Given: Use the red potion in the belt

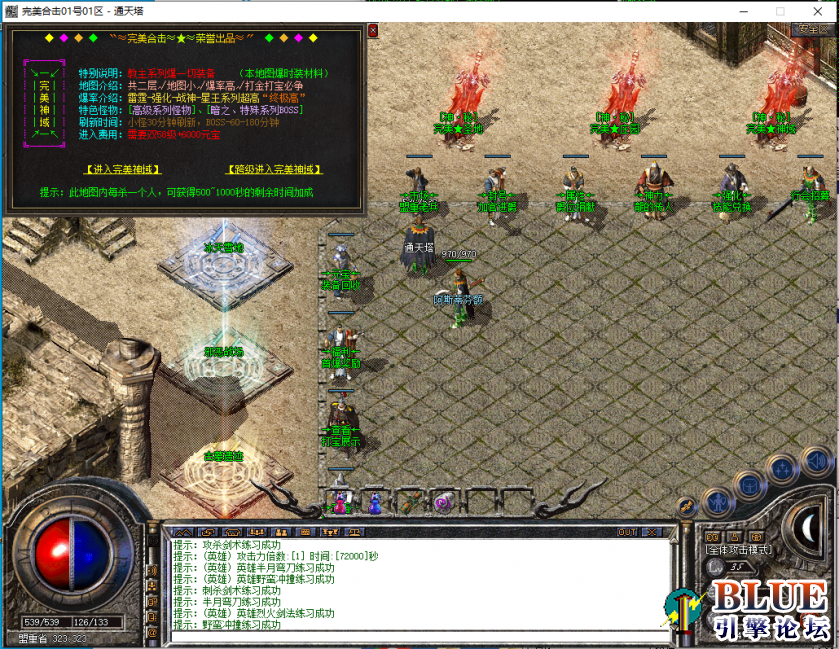Looking at the screenshot, I should 340,503.
